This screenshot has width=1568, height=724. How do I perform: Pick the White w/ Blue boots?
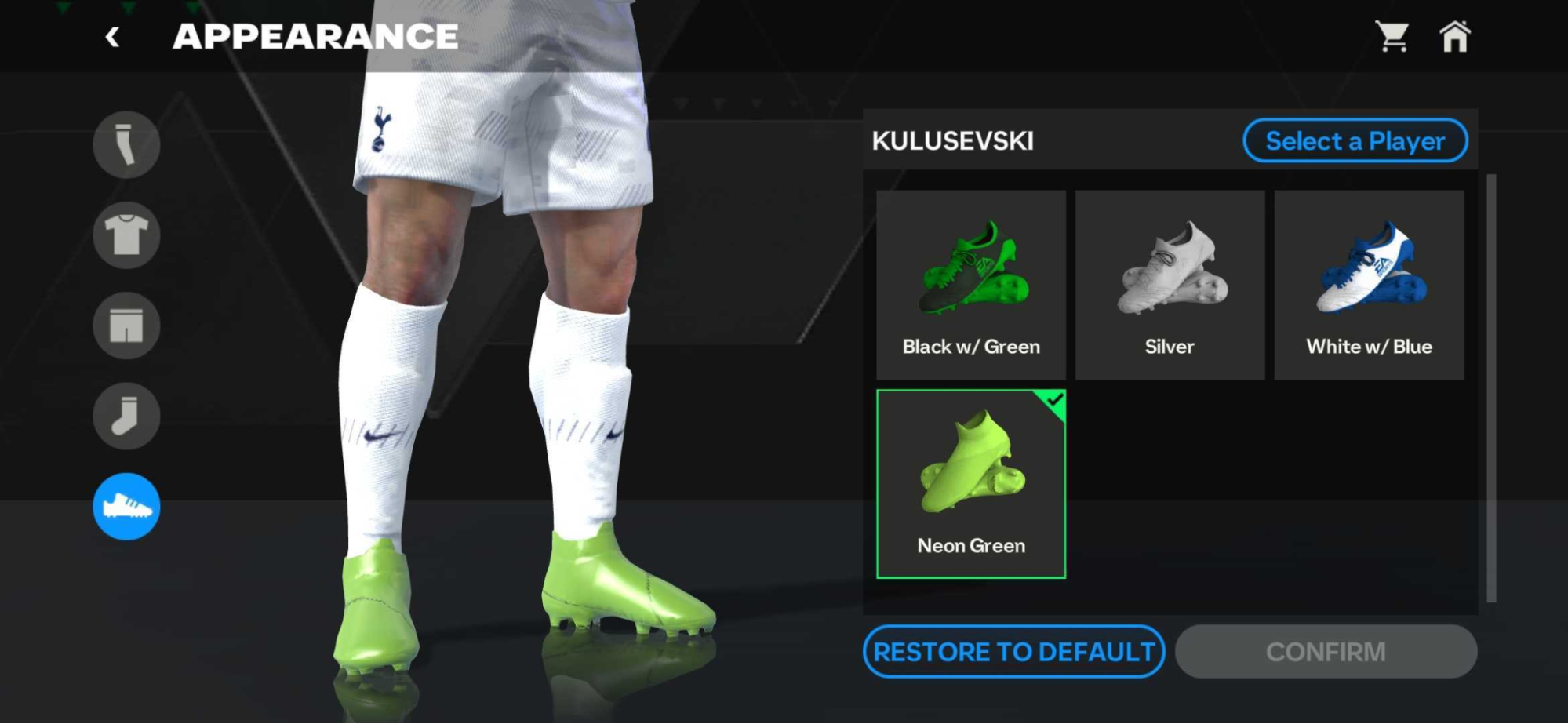1369,285
